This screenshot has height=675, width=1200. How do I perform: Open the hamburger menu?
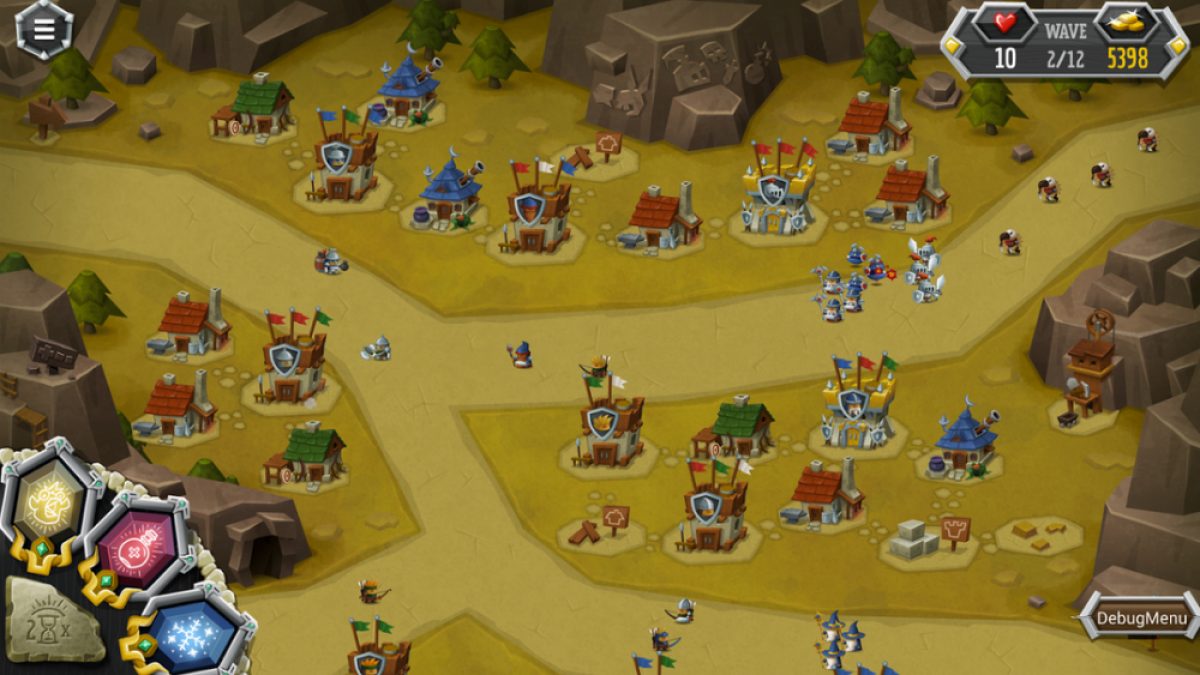pos(44,29)
